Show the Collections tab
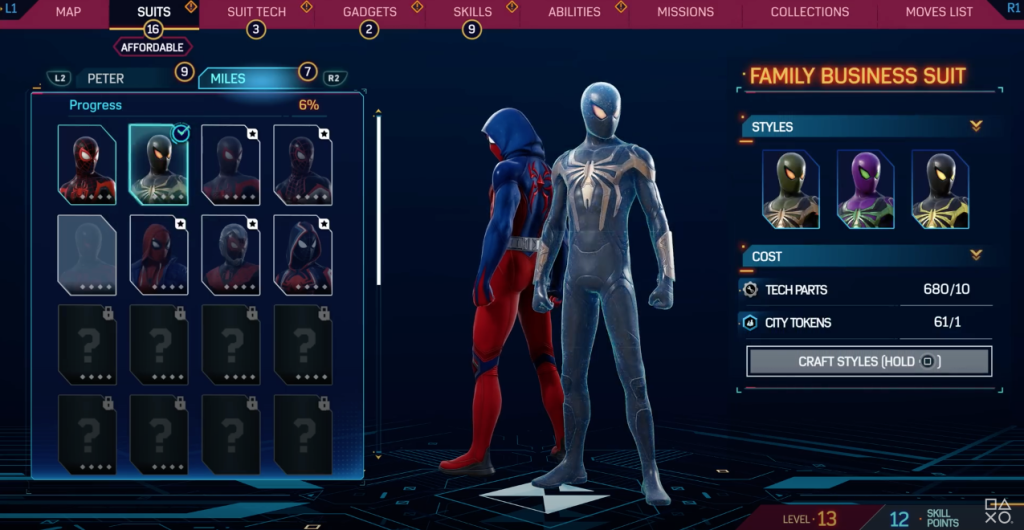This screenshot has width=1024, height=530. coord(808,12)
